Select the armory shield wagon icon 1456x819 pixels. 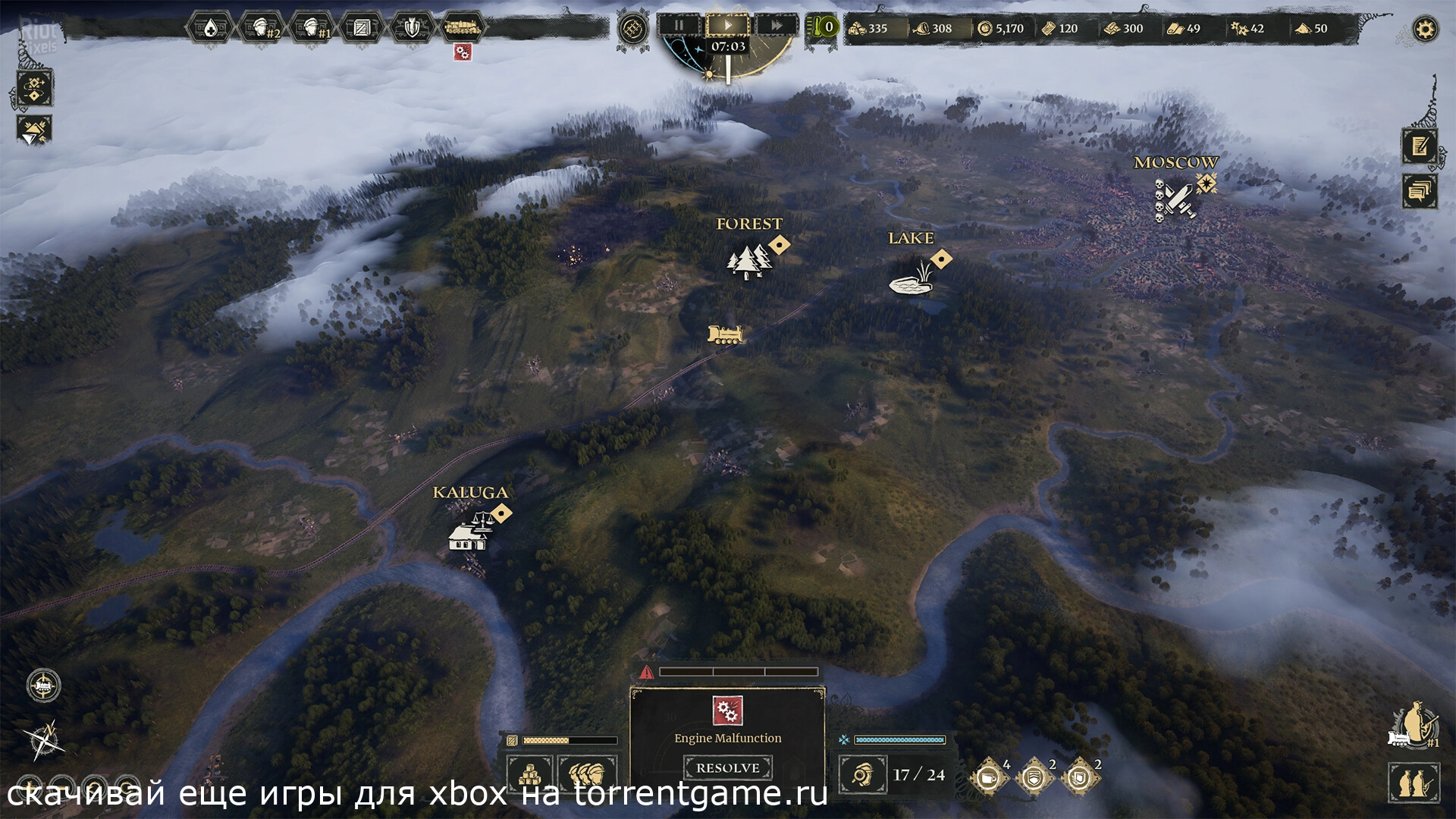click(411, 28)
